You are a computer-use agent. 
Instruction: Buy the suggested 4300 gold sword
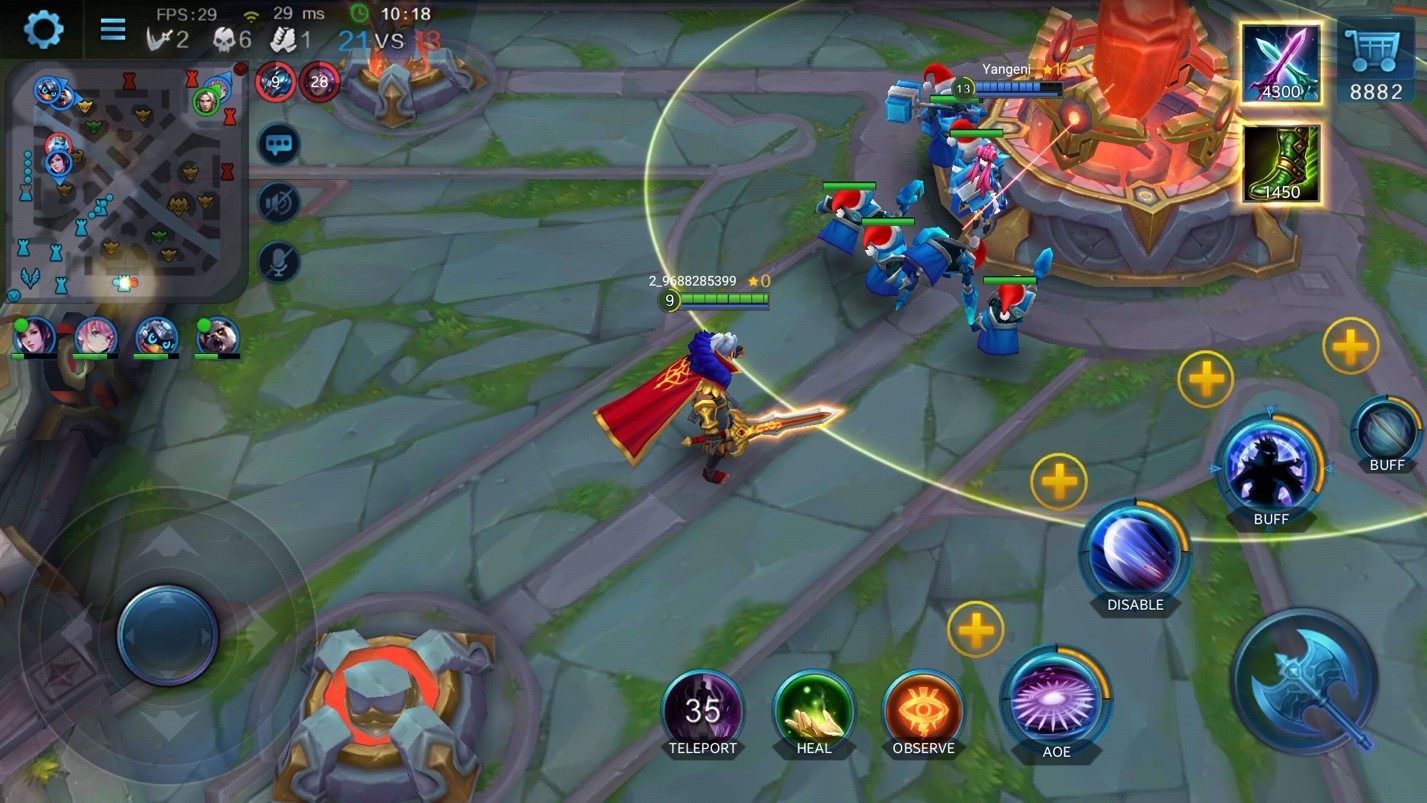[x=1281, y=62]
